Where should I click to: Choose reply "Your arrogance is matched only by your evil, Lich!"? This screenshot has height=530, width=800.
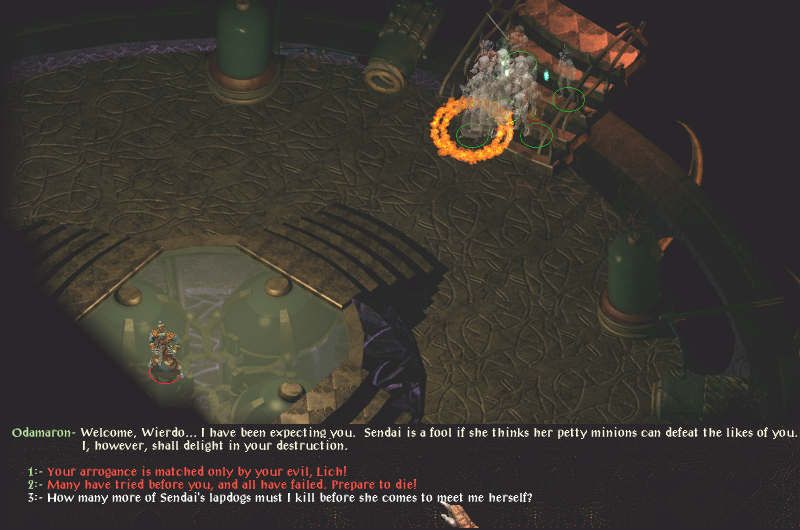[197, 471]
